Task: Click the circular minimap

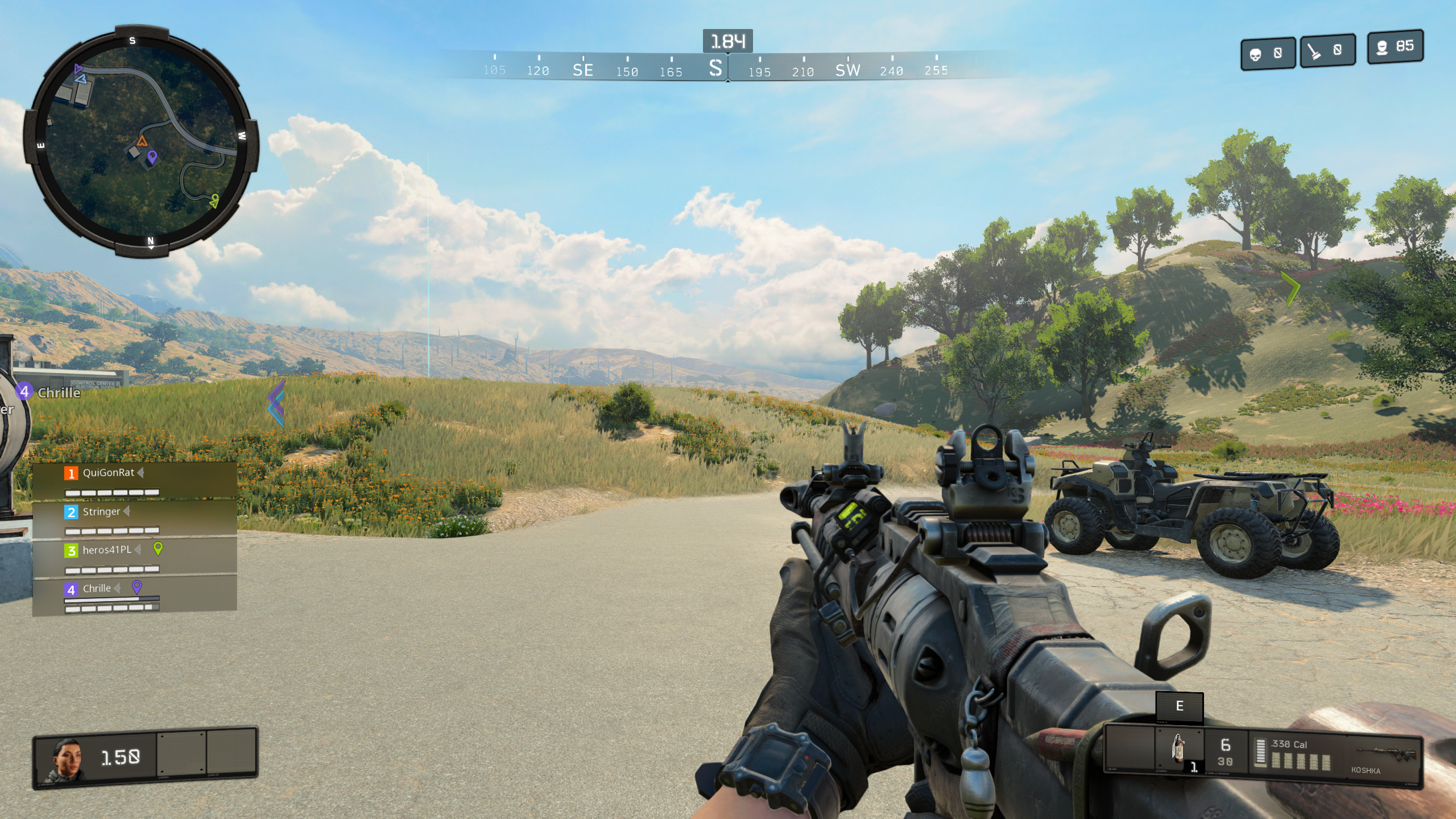Action: [x=141, y=141]
